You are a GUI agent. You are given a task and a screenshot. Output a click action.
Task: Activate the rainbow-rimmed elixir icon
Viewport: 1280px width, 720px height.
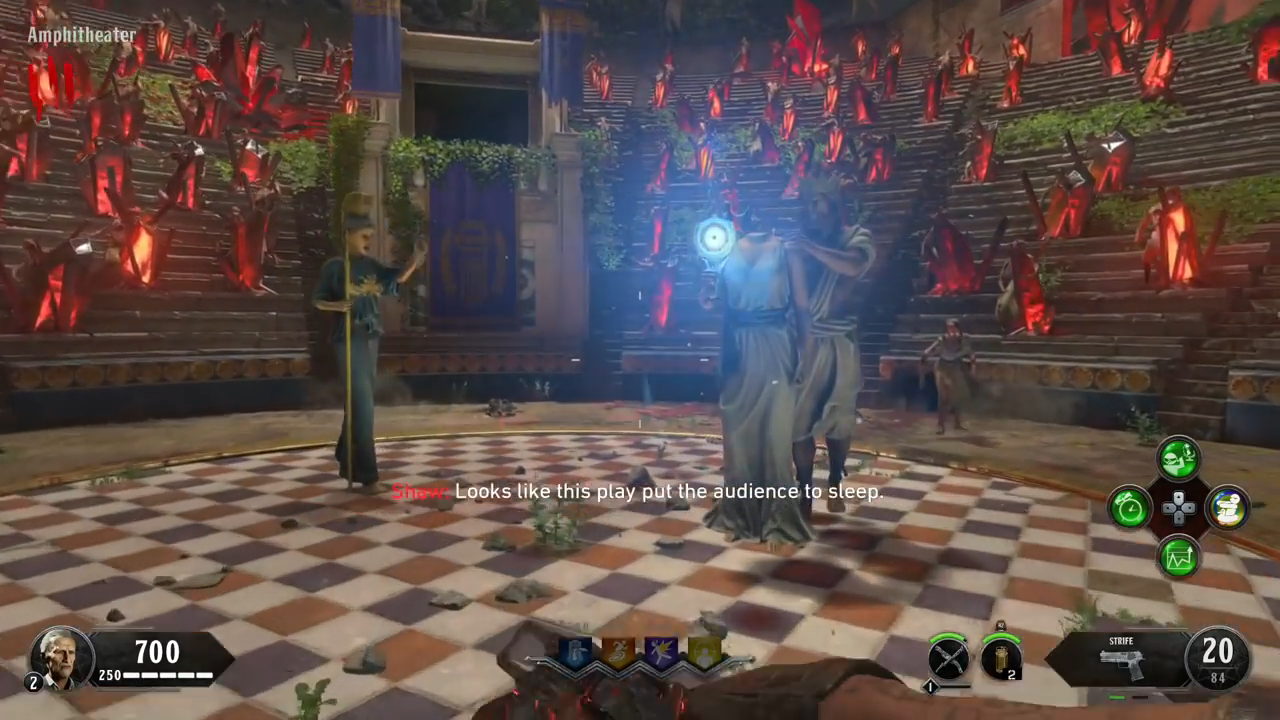coord(1227,507)
